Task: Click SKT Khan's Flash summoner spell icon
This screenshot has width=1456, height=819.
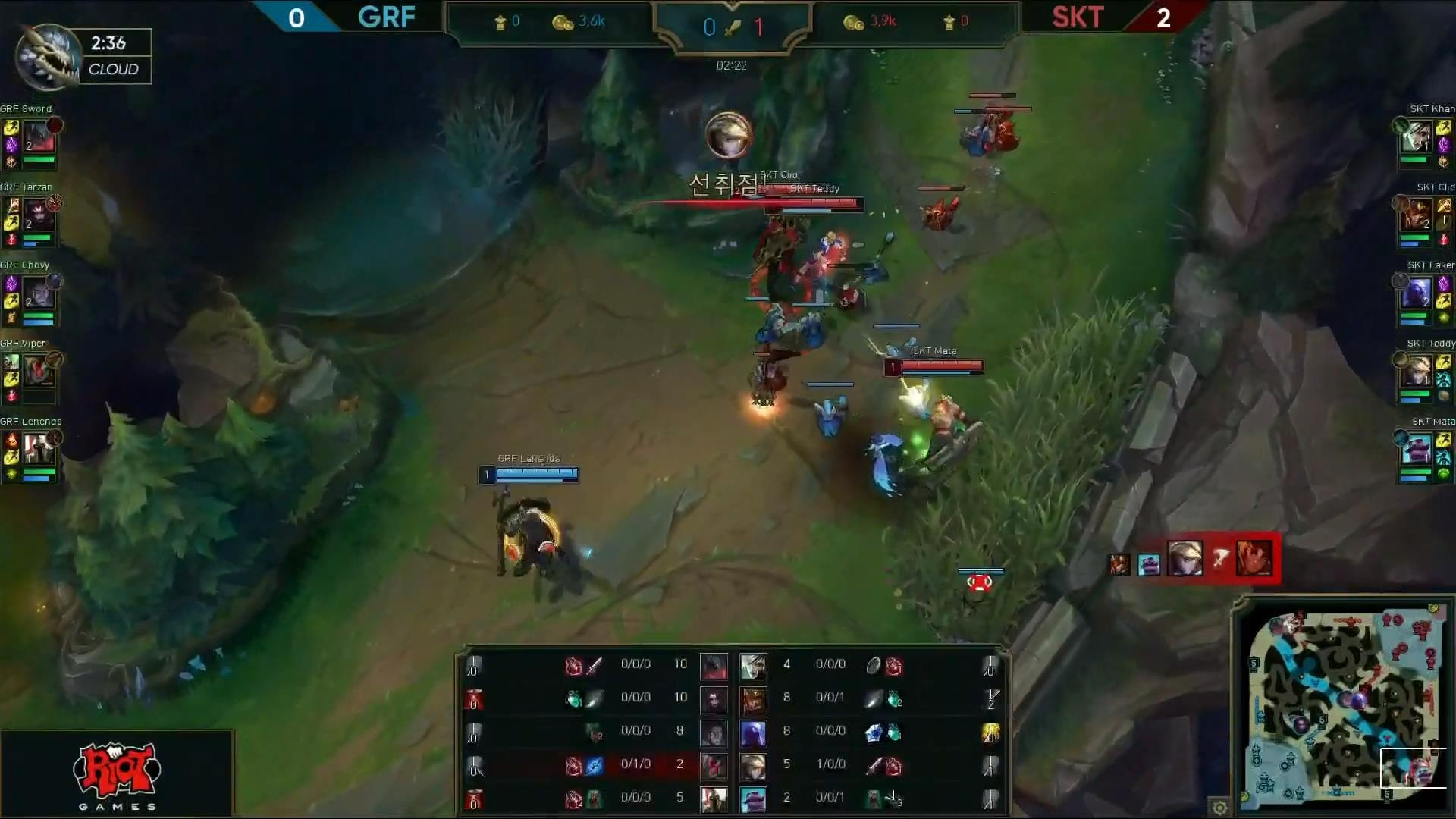Action: point(1444,127)
